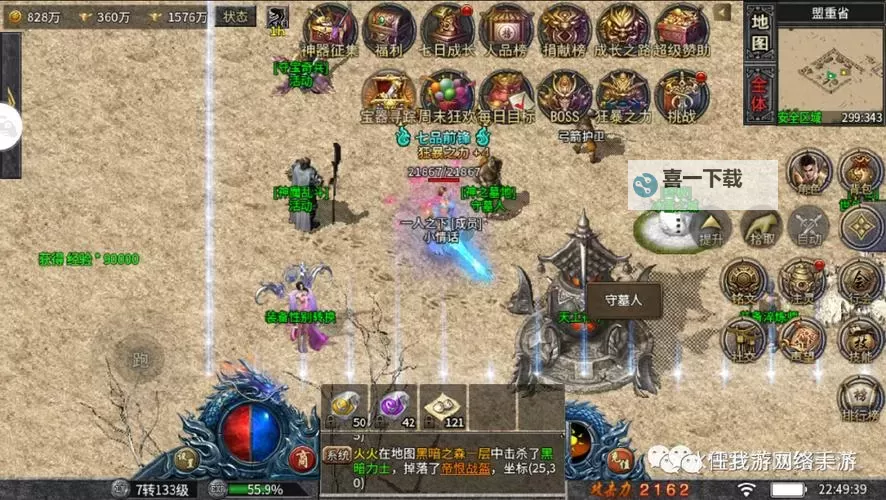Toggle the 跑 run button

pyautogui.click(x=138, y=358)
